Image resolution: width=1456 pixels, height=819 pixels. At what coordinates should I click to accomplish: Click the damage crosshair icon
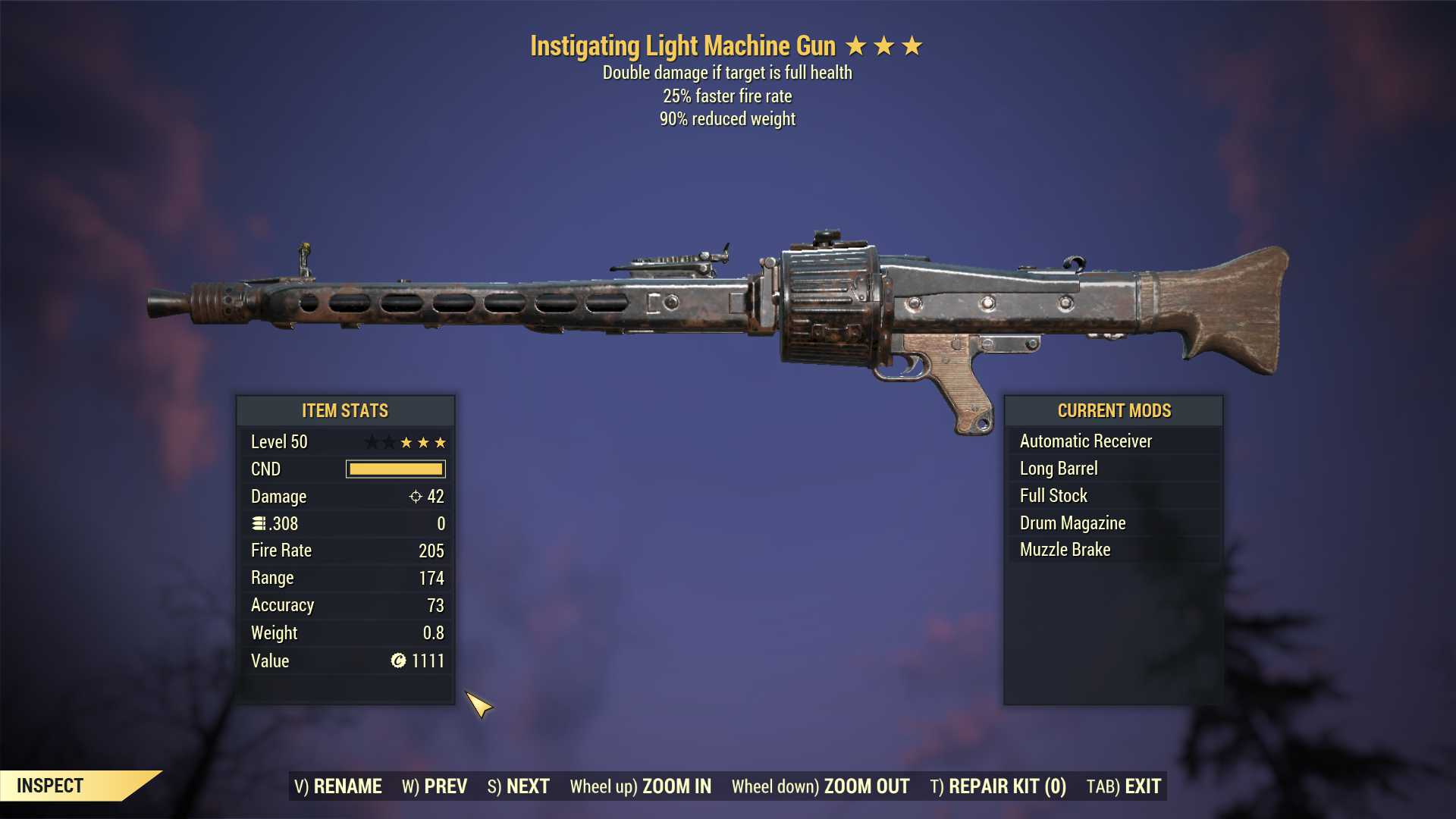coord(414,497)
